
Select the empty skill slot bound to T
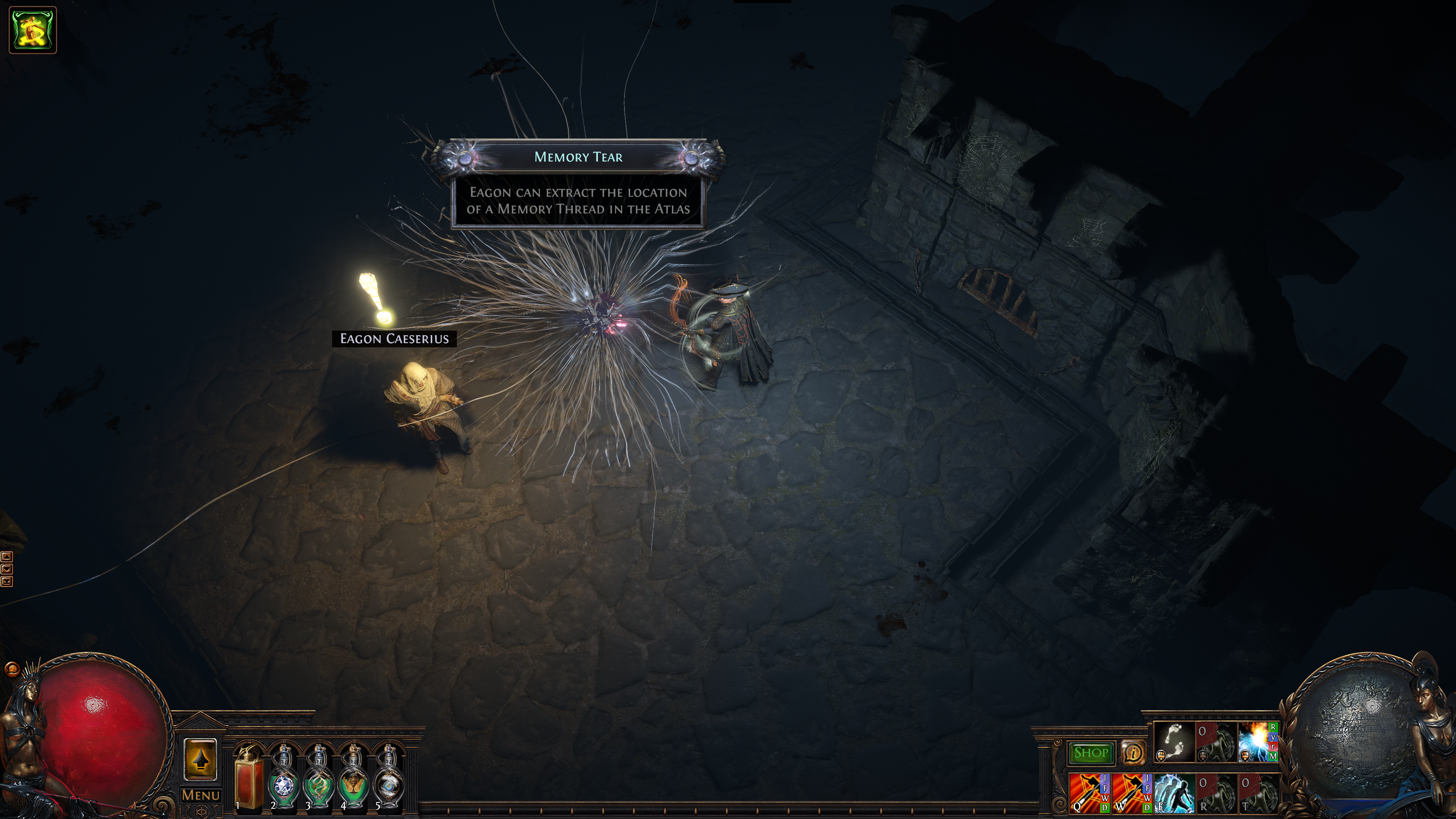[1258, 792]
